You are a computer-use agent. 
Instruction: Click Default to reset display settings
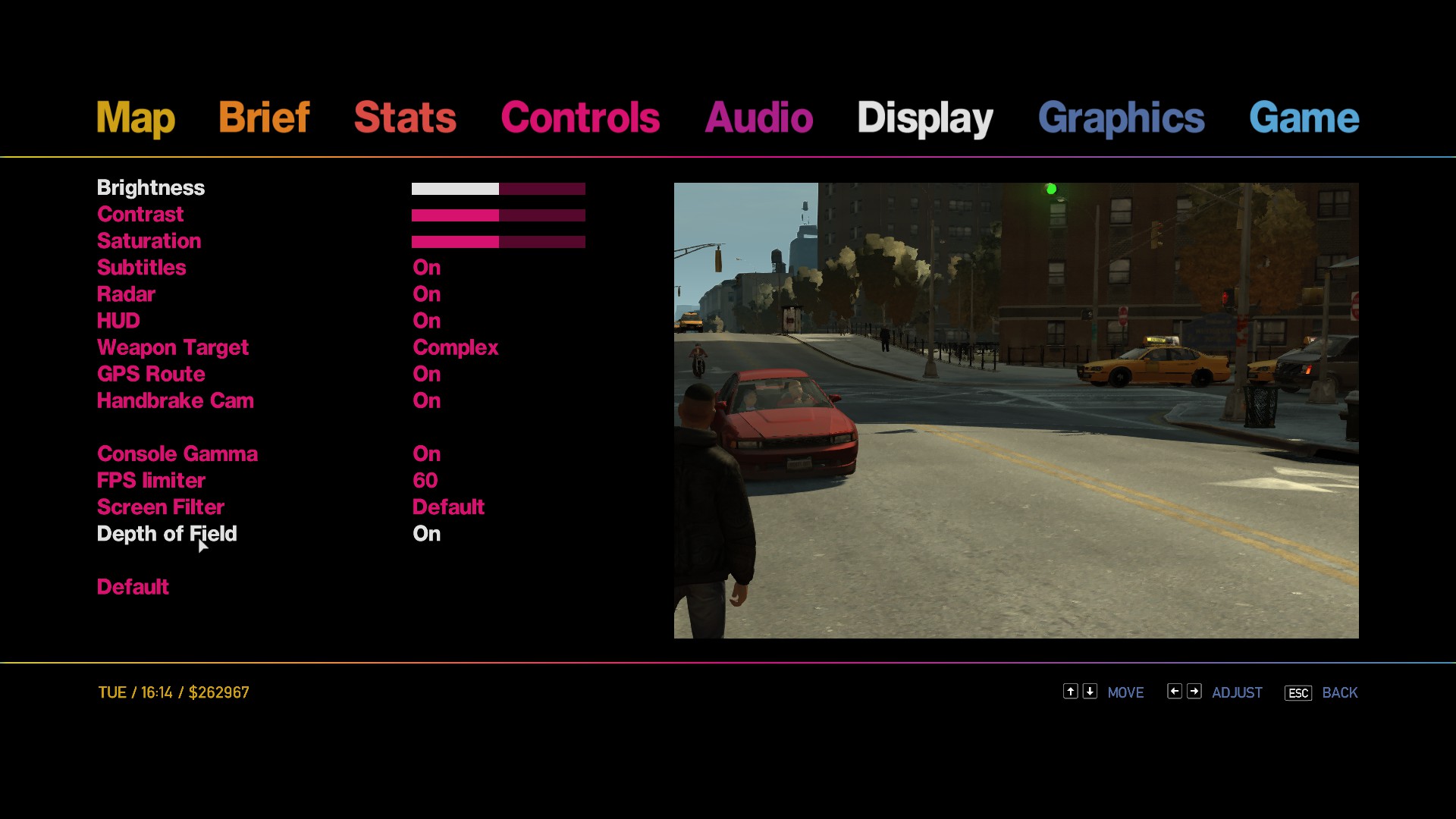point(133,586)
